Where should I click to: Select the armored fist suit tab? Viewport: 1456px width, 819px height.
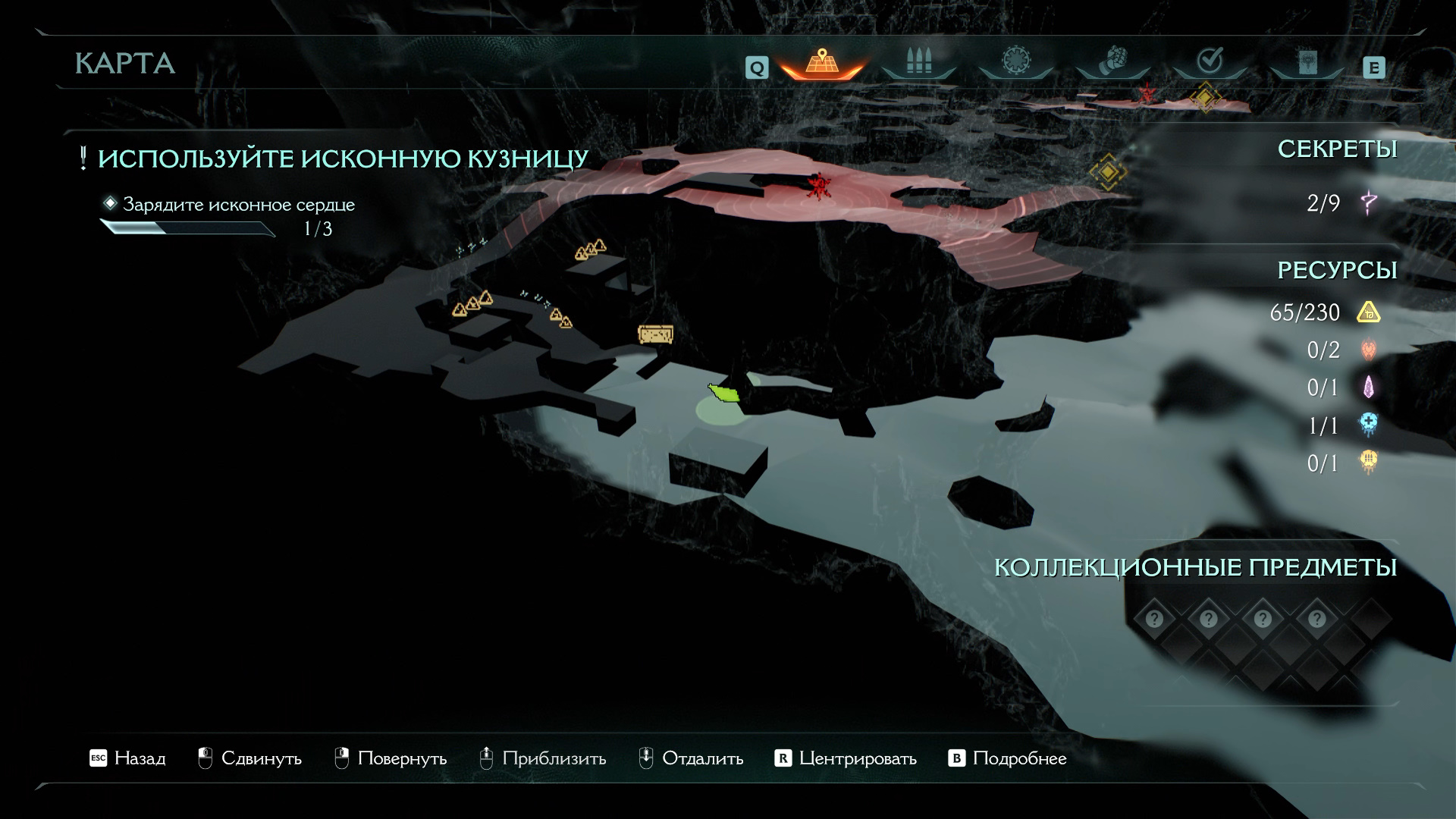tap(1112, 61)
